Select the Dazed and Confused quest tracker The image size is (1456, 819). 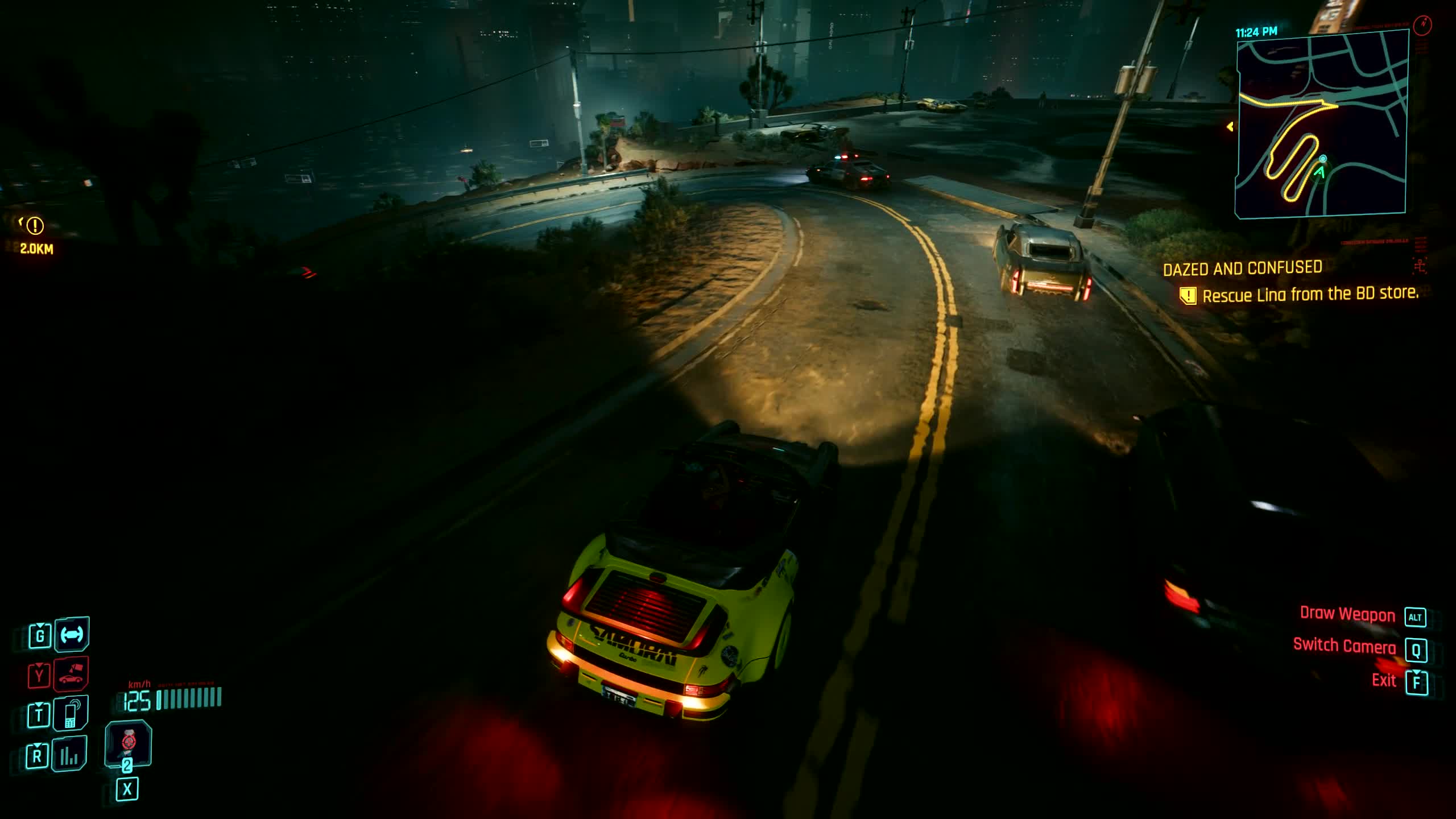[1242, 268]
